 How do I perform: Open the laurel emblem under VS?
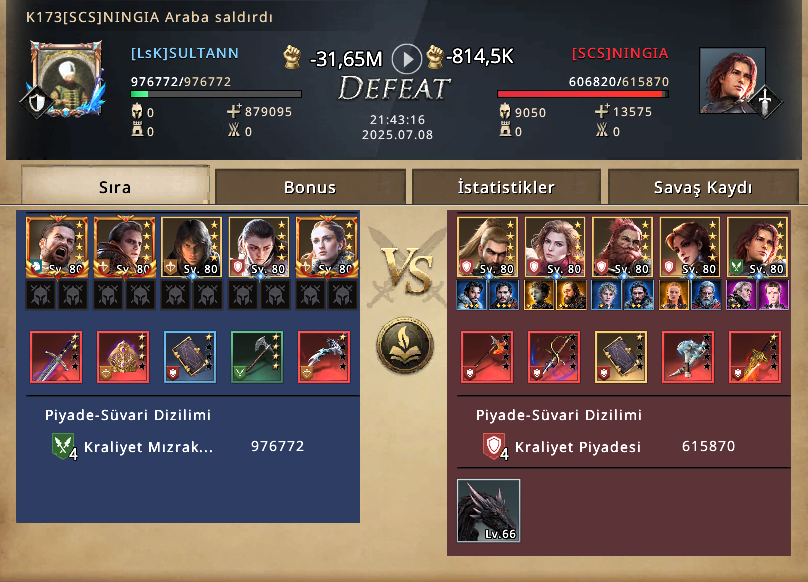[404, 344]
